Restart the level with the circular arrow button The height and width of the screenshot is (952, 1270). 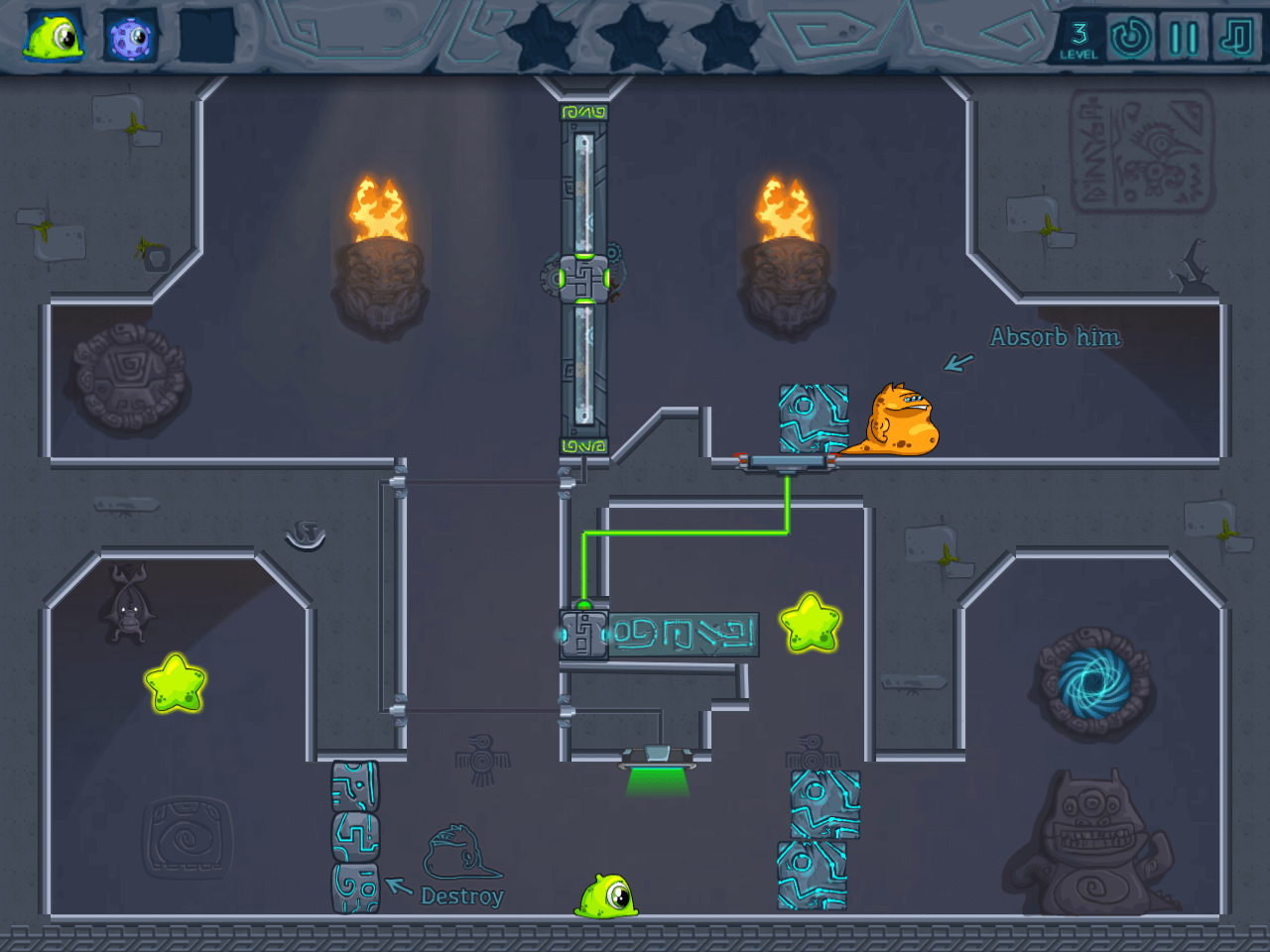pyautogui.click(x=1130, y=38)
